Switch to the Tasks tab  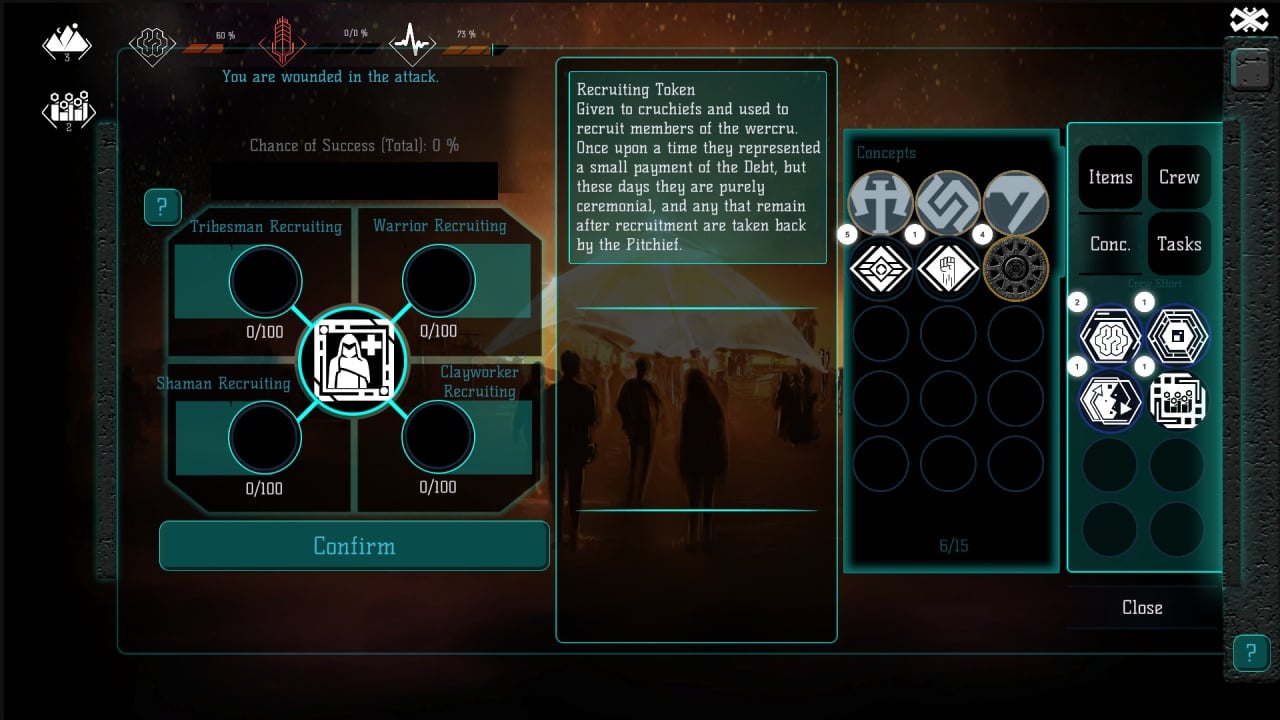[1179, 244]
